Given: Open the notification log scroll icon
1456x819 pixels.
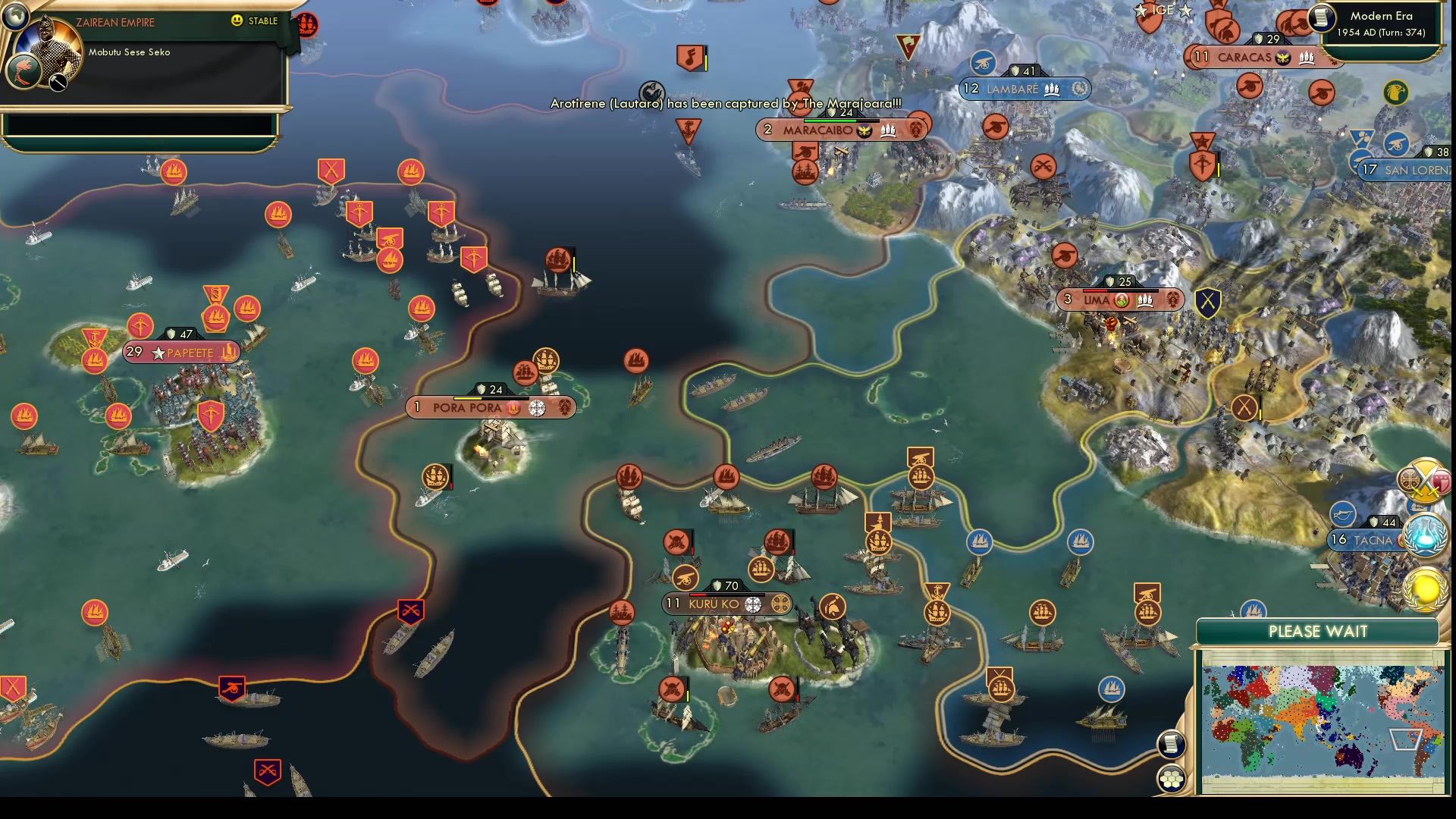Looking at the screenshot, I should tap(1171, 743).
